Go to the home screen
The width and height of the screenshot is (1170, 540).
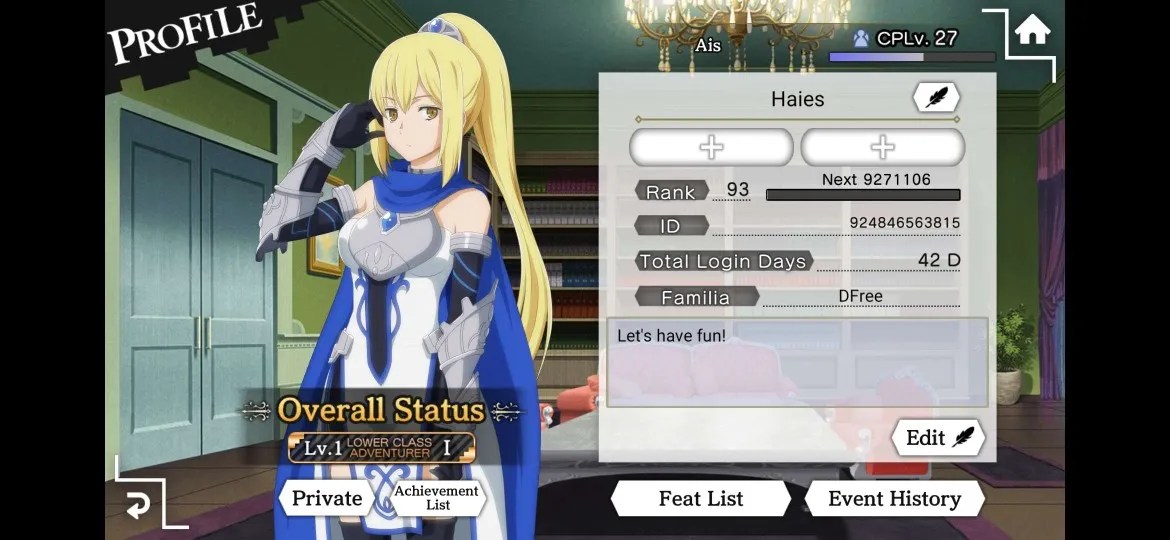coord(1032,31)
